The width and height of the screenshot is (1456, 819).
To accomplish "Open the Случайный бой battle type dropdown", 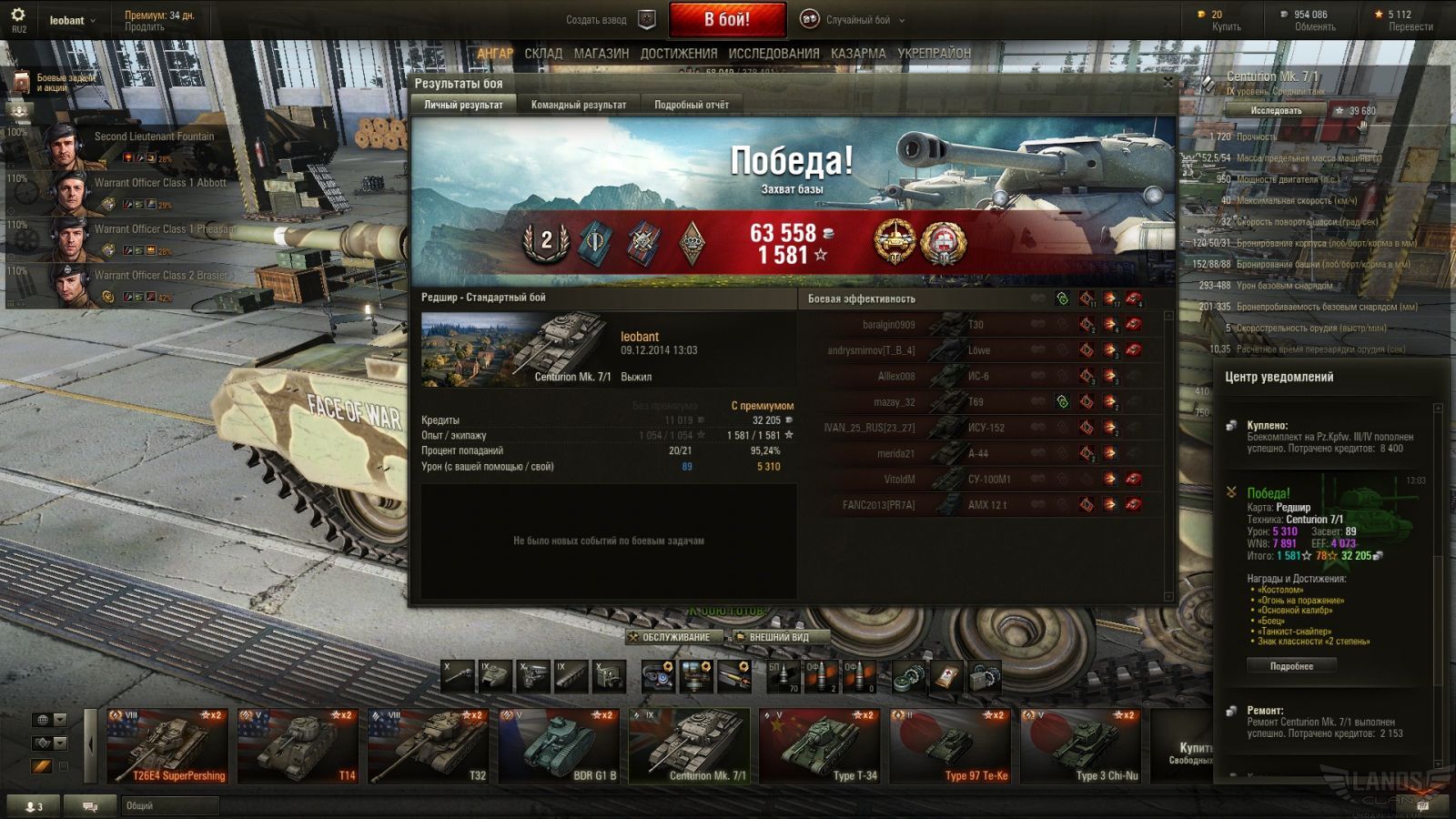I will pos(855,19).
